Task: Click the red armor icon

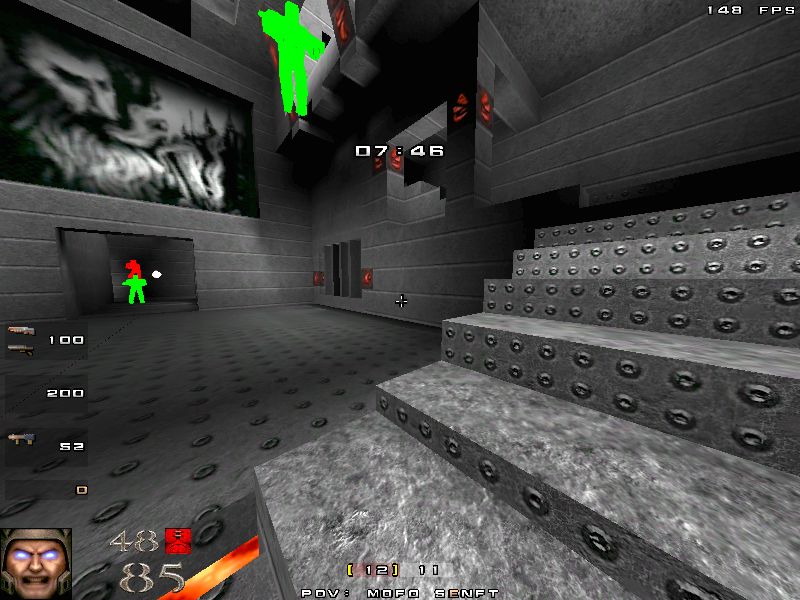Action: click(x=178, y=540)
